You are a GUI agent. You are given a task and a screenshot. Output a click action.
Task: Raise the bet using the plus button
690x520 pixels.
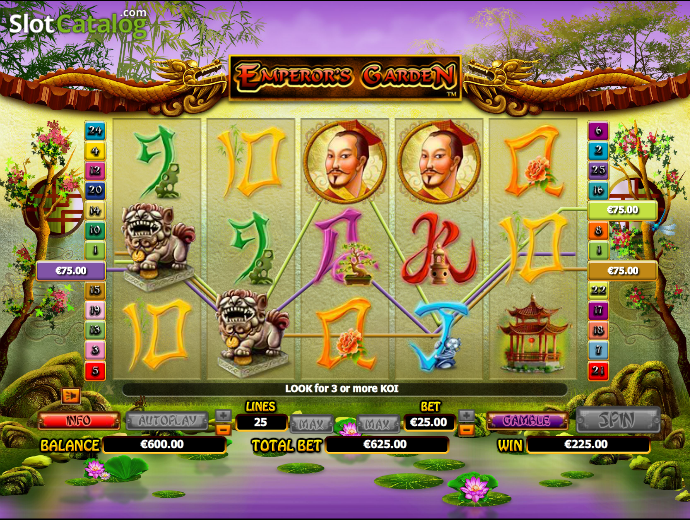pyautogui.click(x=466, y=414)
